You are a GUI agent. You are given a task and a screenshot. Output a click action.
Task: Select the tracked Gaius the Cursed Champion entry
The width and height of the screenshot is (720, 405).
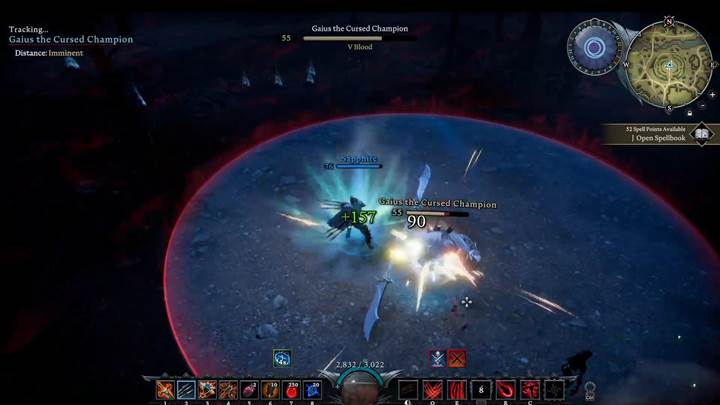click(71, 39)
